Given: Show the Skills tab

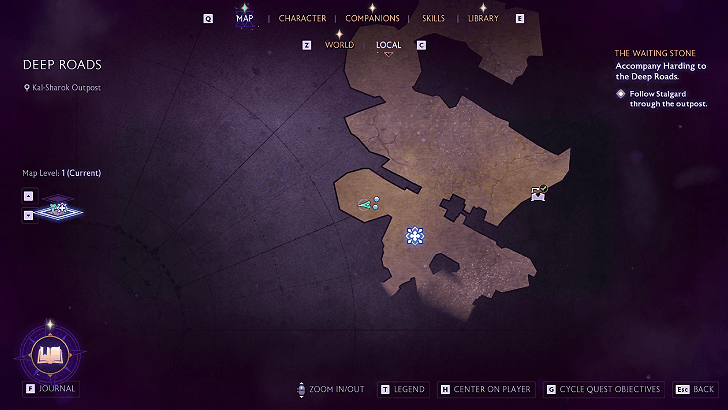Looking at the screenshot, I should (x=433, y=18).
